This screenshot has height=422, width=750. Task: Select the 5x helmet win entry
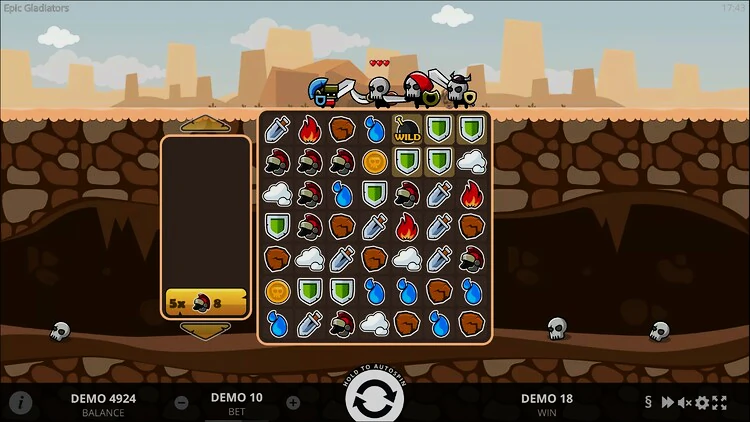tap(206, 302)
